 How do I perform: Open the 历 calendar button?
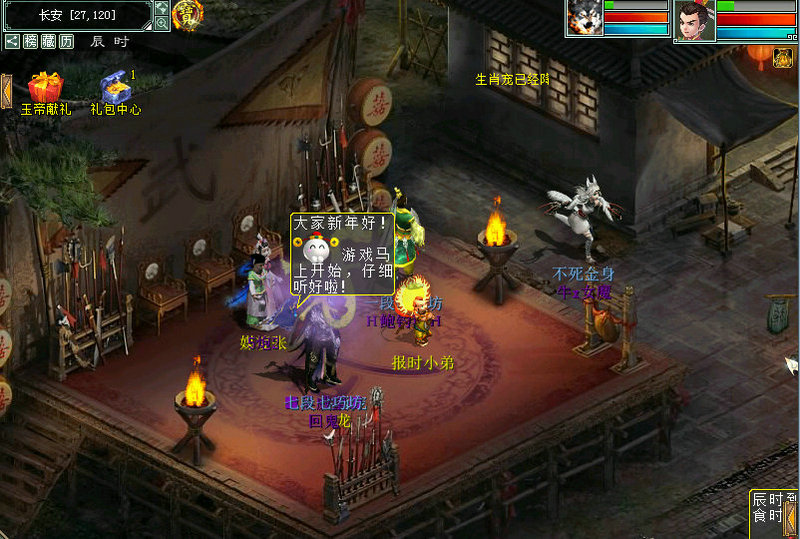(66, 41)
